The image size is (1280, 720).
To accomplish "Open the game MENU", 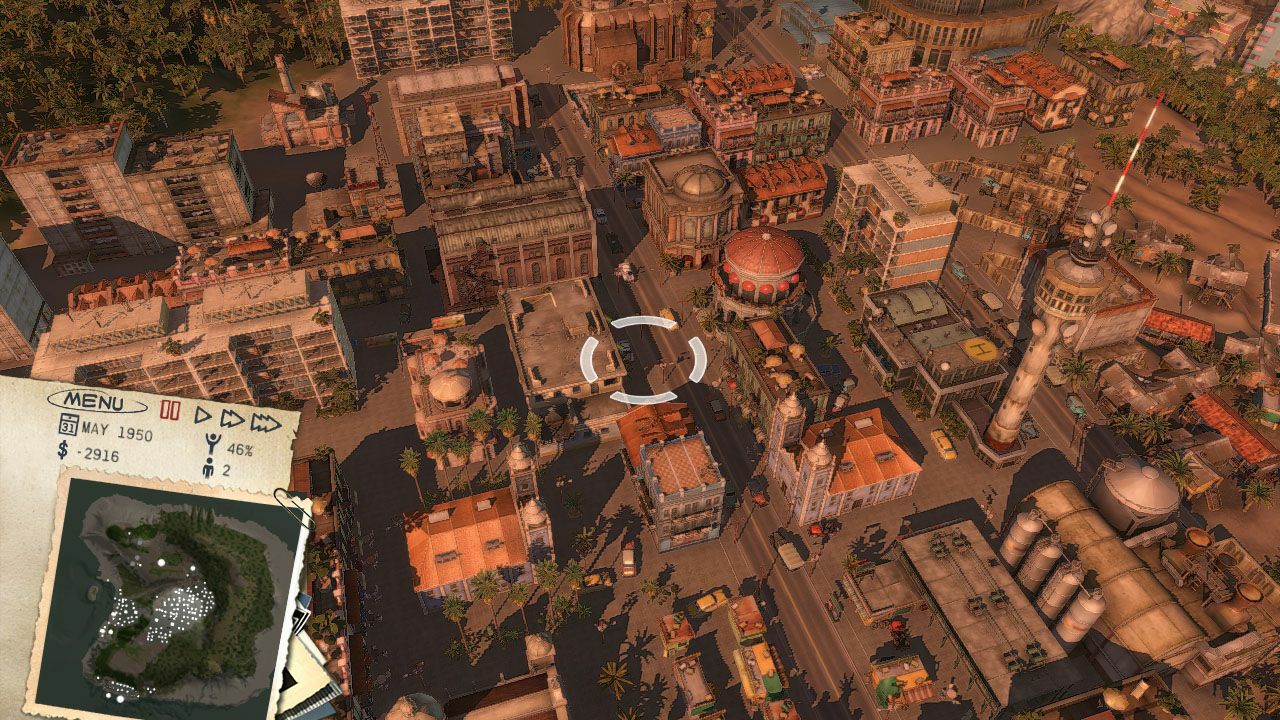I will [x=95, y=402].
